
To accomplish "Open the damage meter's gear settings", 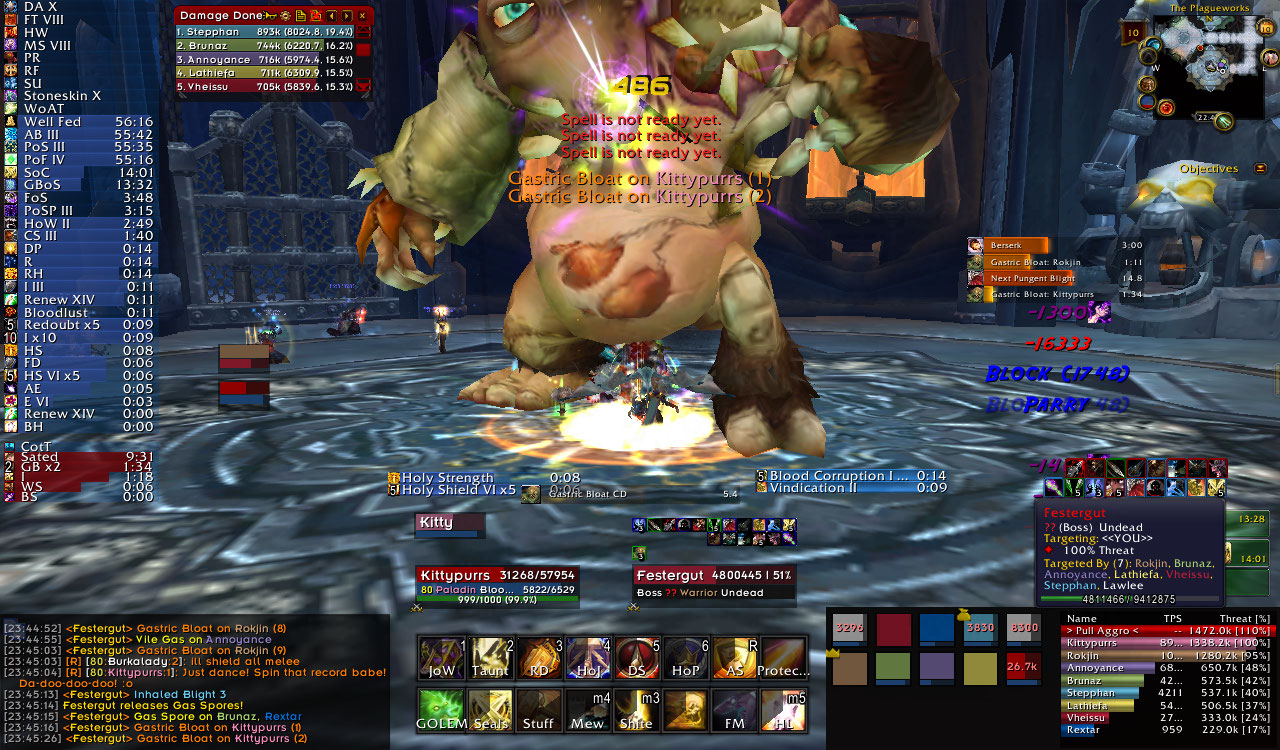I will pos(285,16).
